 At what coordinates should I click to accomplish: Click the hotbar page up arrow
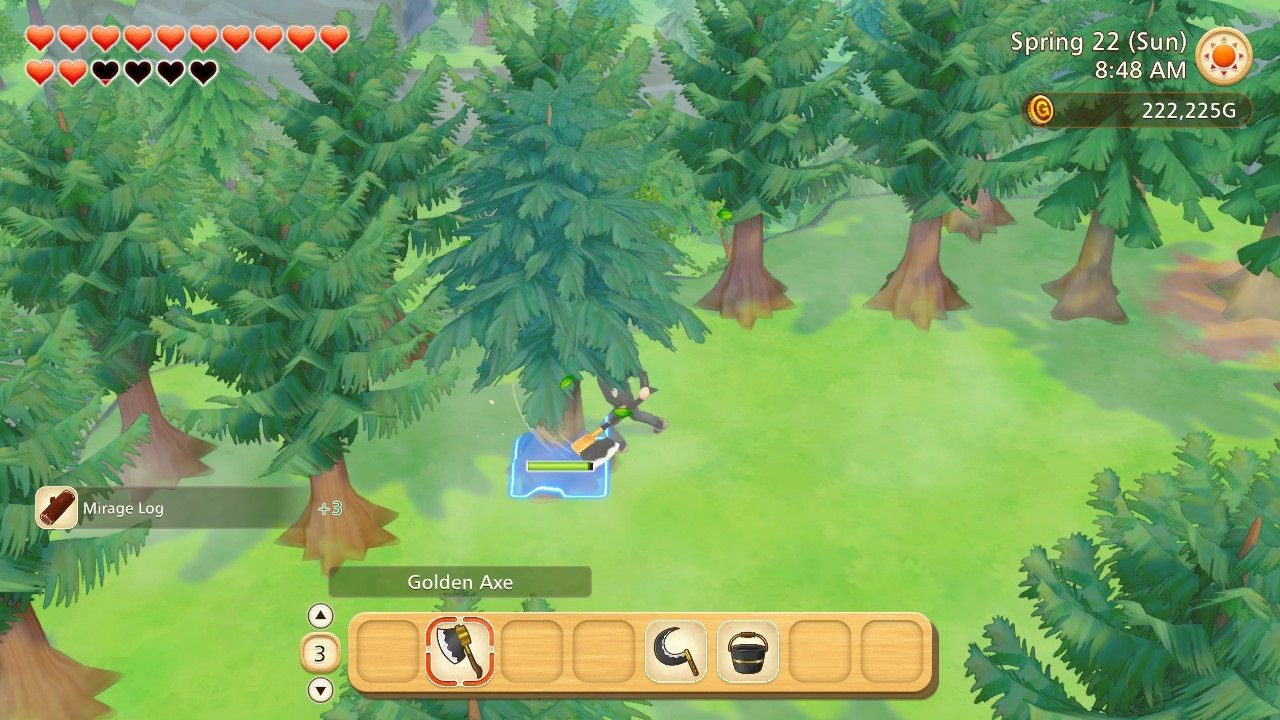tap(320, 616)
